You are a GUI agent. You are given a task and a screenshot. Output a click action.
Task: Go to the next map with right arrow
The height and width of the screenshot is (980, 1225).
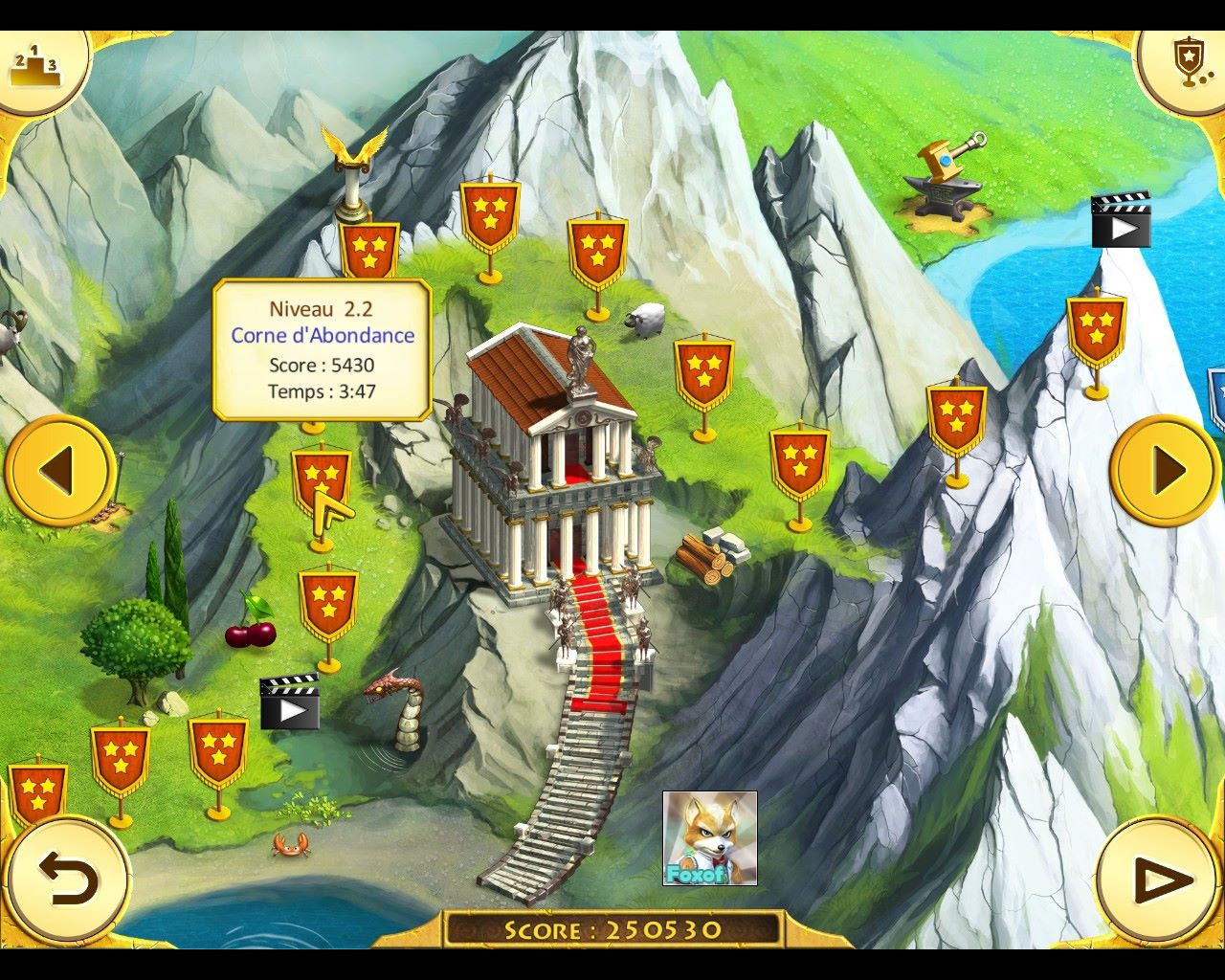click(x=1166, y=470)
